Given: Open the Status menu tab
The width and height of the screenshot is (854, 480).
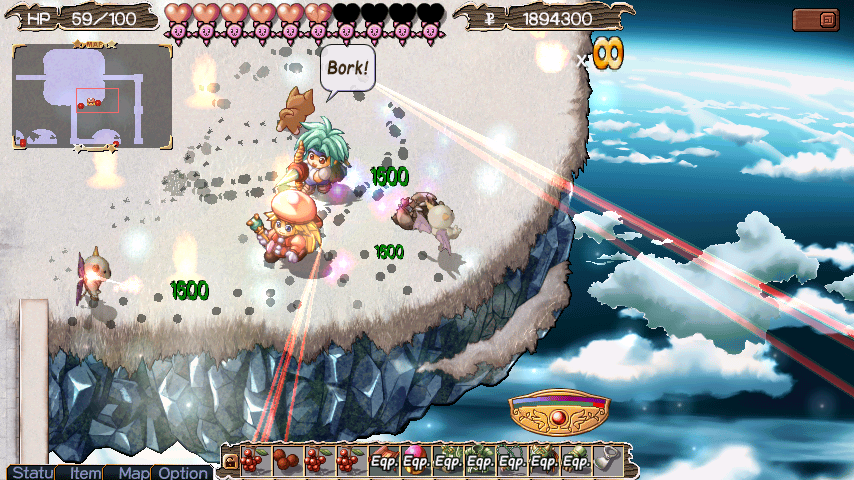Looking at the screenshot, I should point(29,472).
